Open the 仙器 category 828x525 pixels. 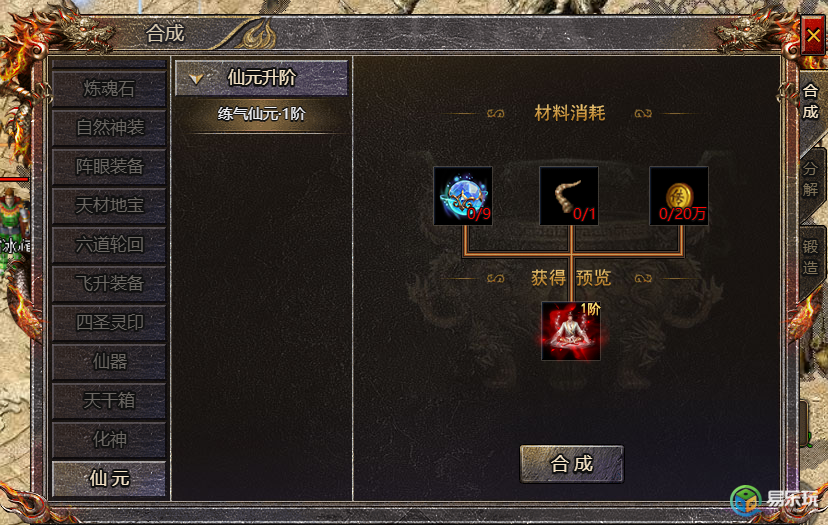pos(109,362)
